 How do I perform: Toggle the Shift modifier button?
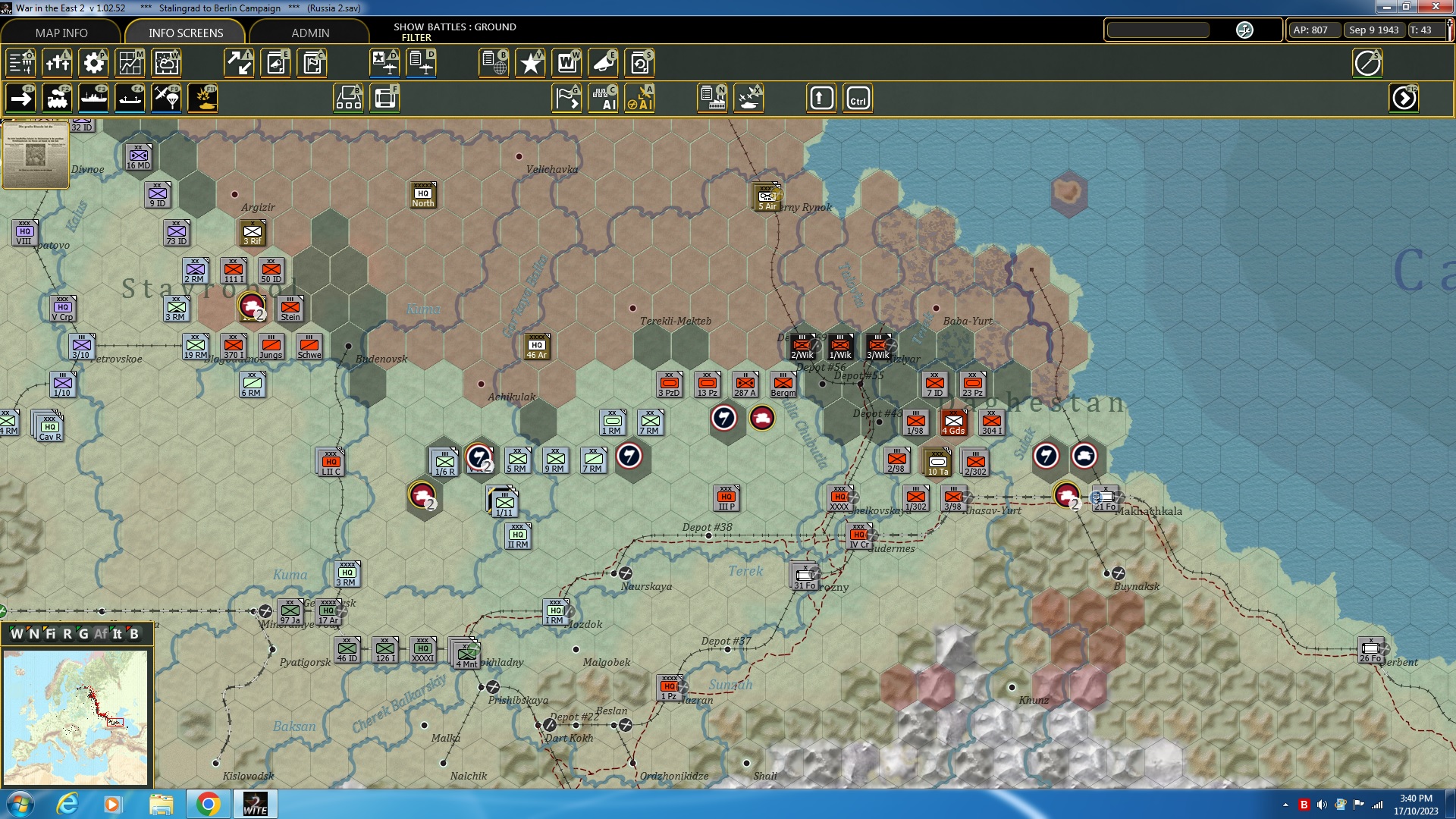tap(821, 98)
